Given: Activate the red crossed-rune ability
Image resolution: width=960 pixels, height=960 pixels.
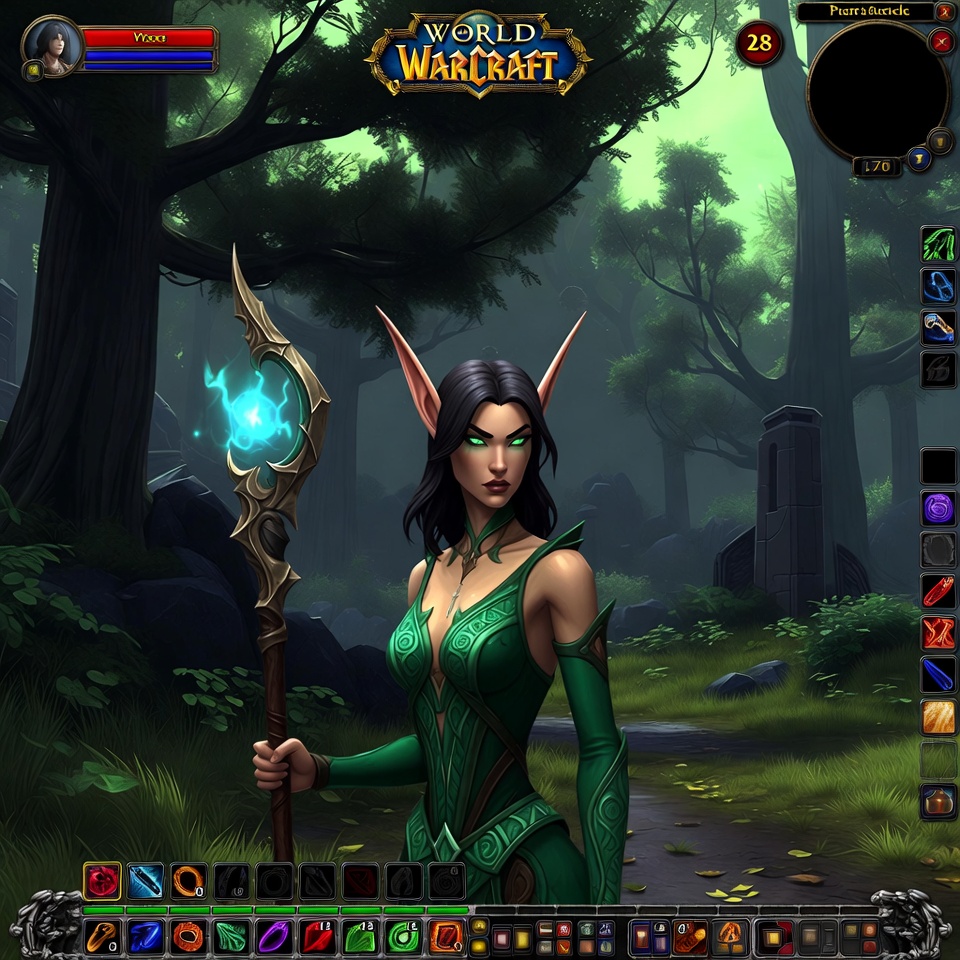Looking at the screenshot, I should [938, 633].
